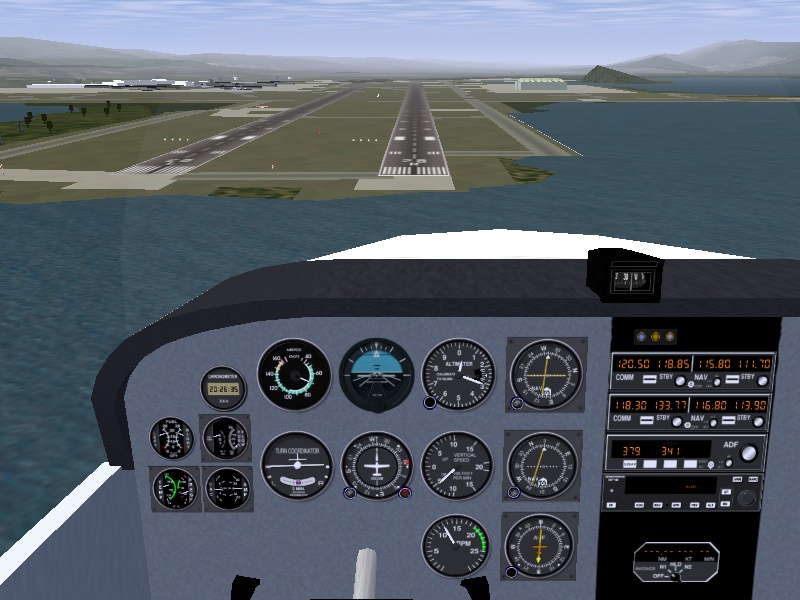Click the NAV2 frequency swap button

click(x=728, y=419)
